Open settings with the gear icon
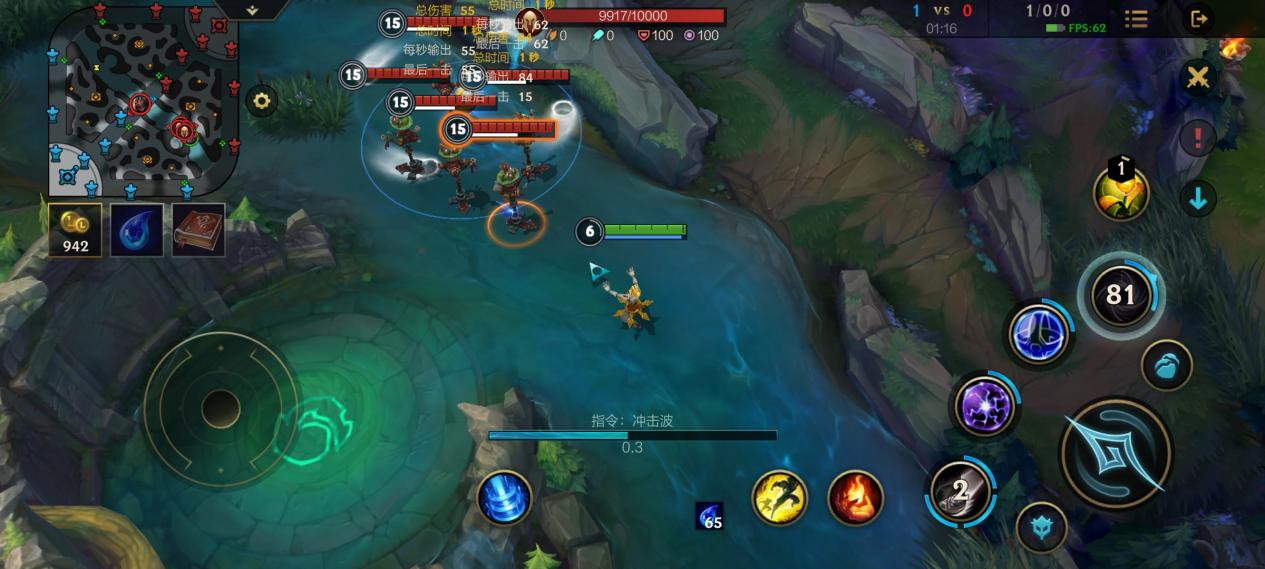The height and width of the screenshot is (569, 1265). (x=261, y=101)
